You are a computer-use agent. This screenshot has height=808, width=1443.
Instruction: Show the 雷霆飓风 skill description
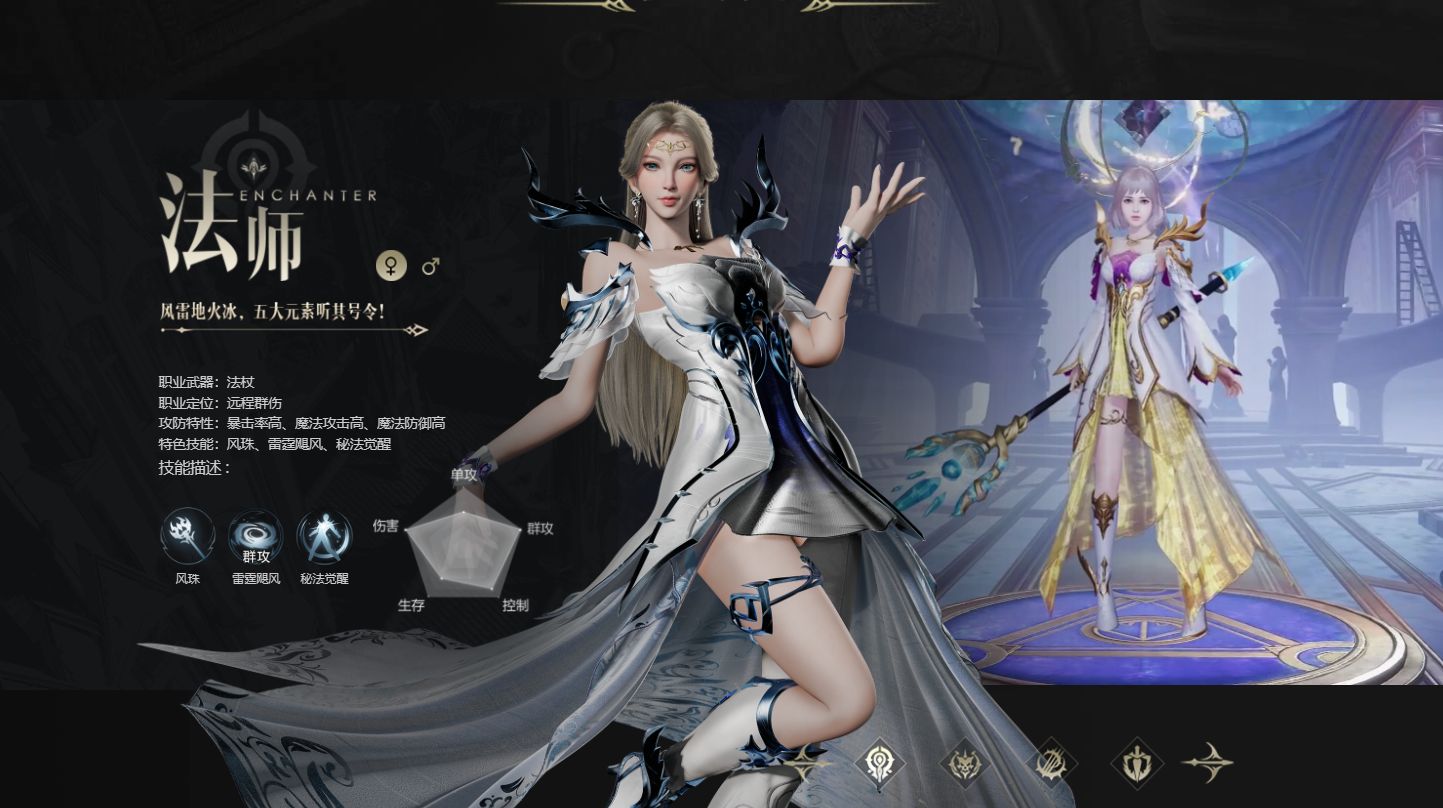tap(256, 536)
